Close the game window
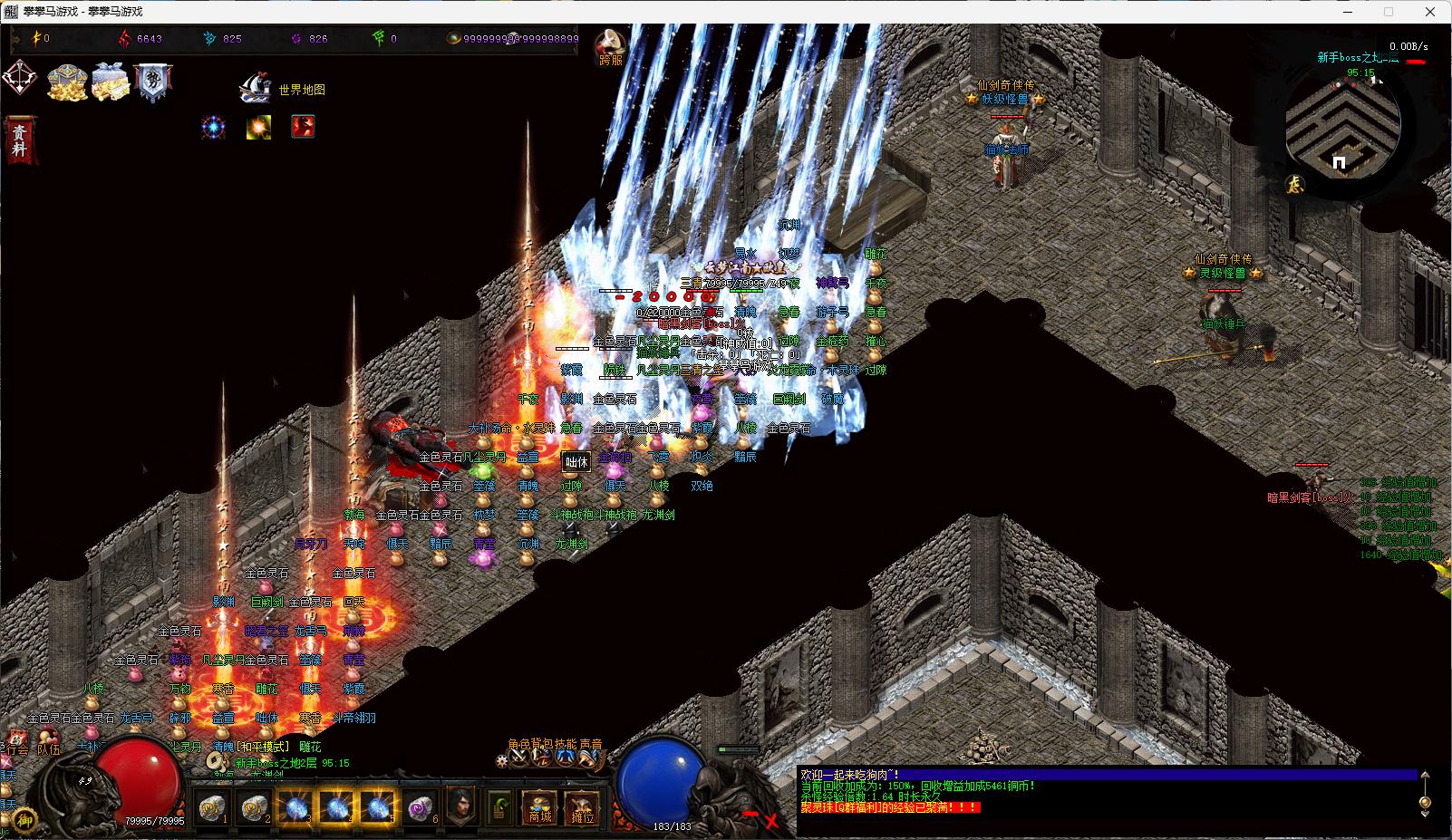Image resolution: width=1452 pixels, height=840 pixels. point(1431,12)
